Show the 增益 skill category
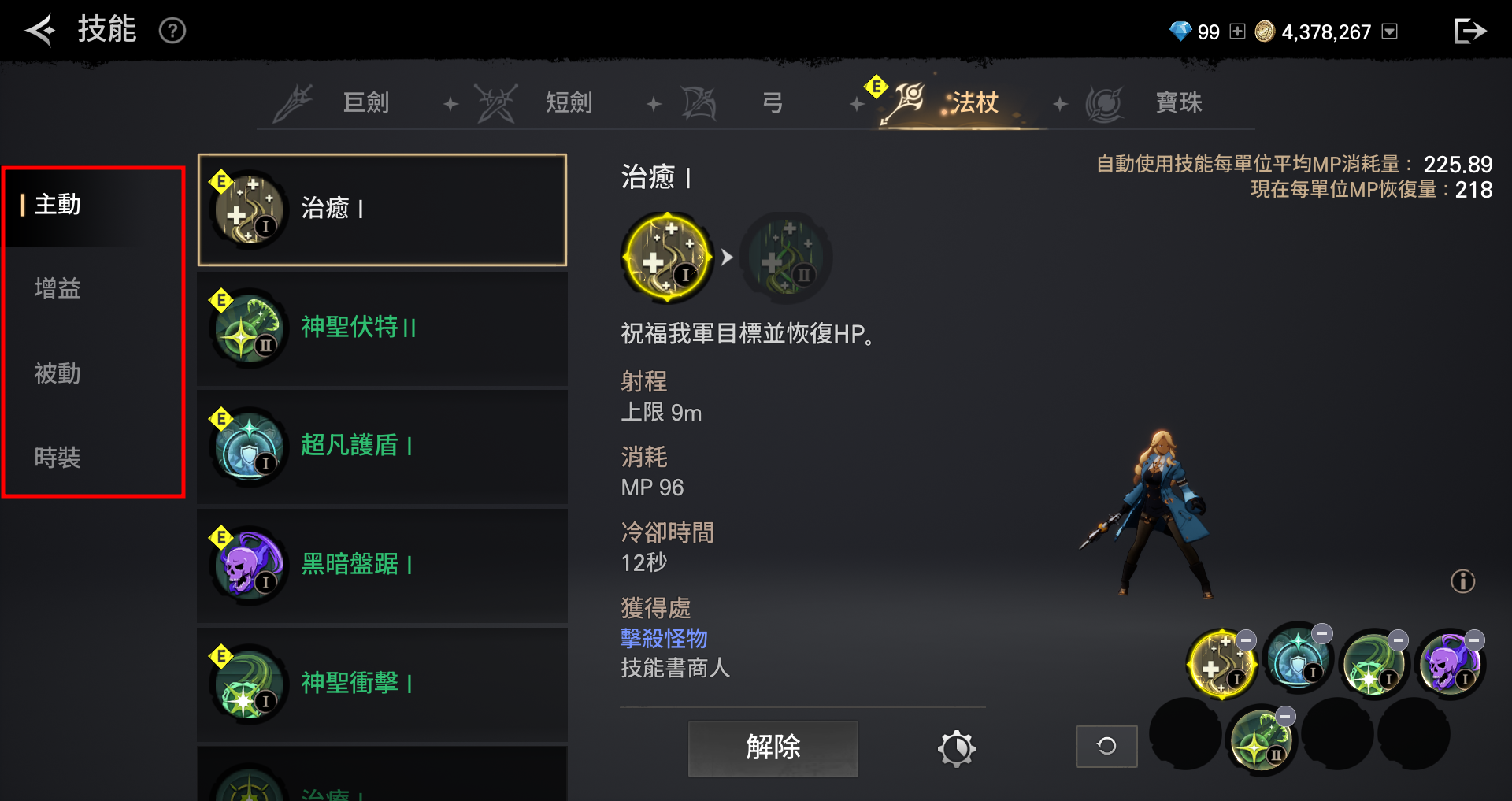 (57, 288)
